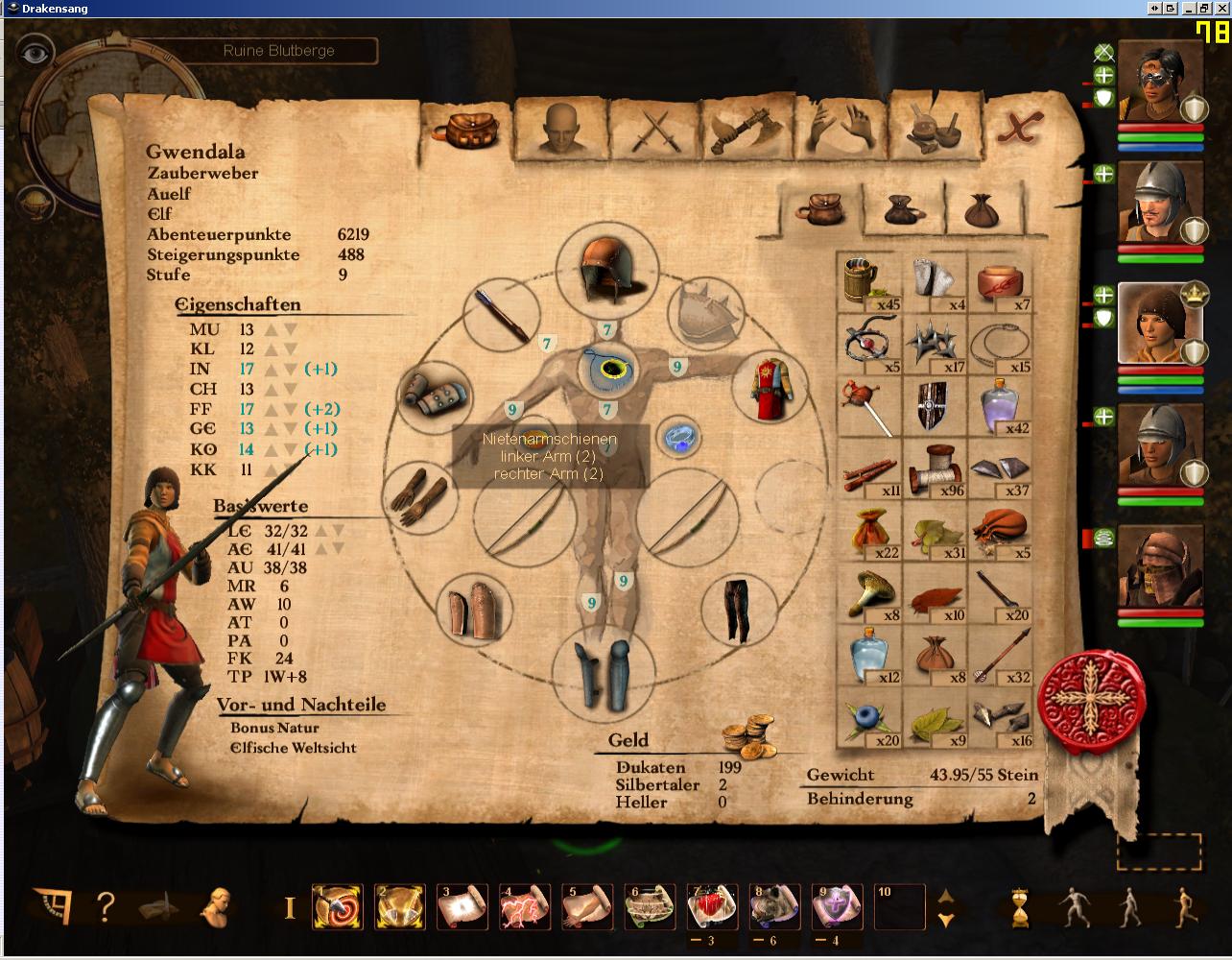Choose the blue berry item x20
The width and height of the screenshot is (1232, 960).
pyautogui.click(x=868, y=719)
